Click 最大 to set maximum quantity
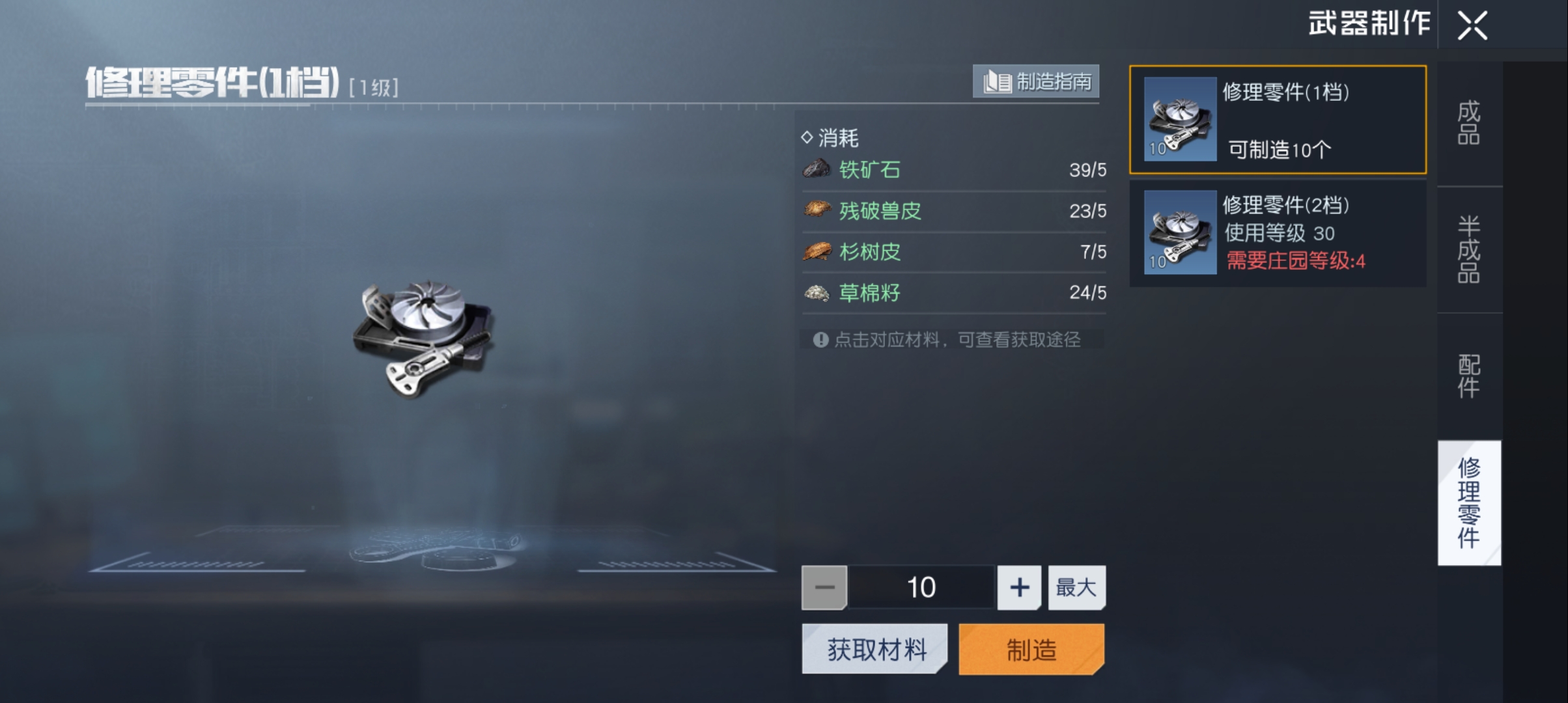The width and height of the screenshot is (1568, 703). [x=1076, y=587]
